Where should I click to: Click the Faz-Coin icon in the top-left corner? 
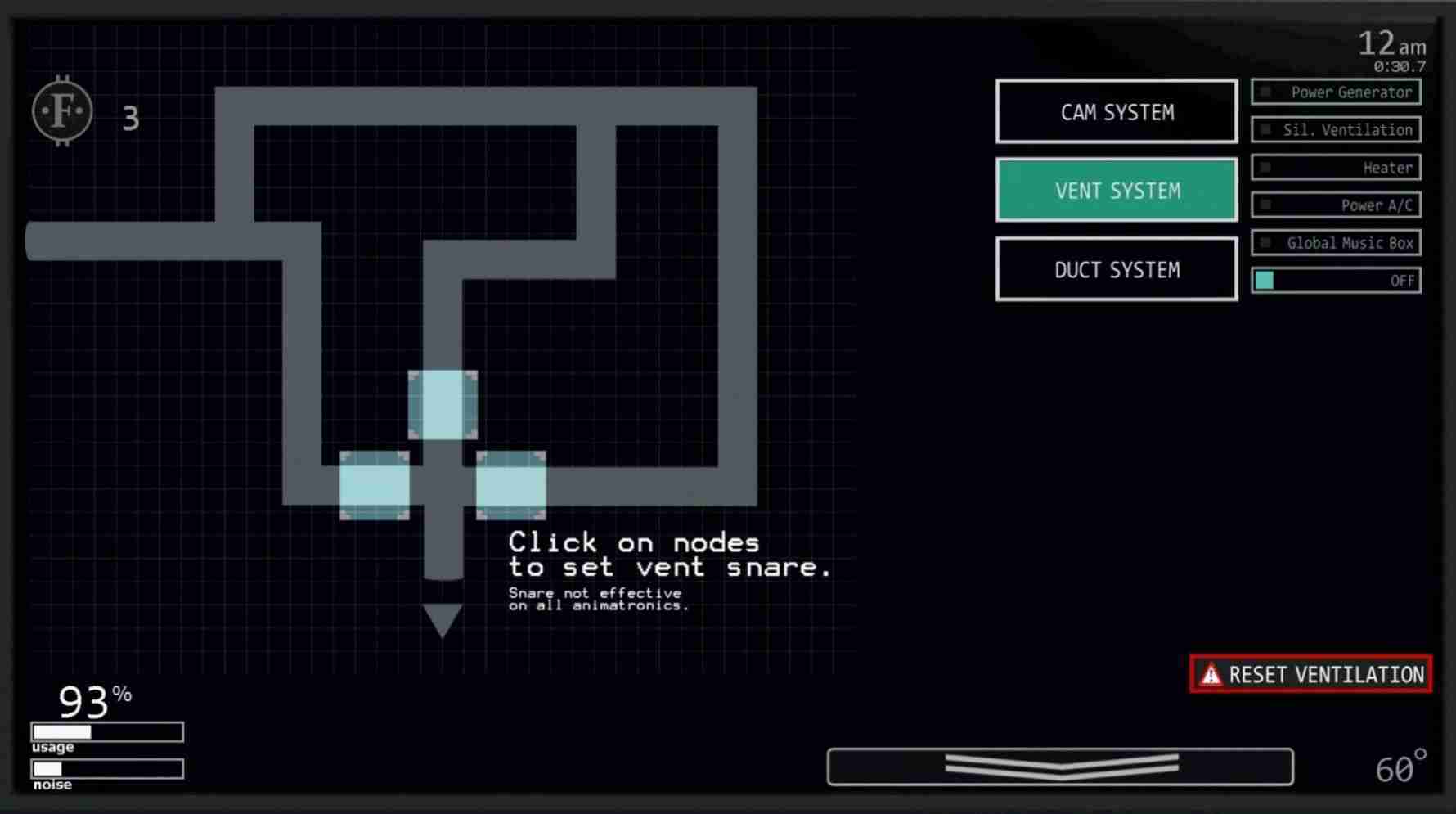(62, 110)
